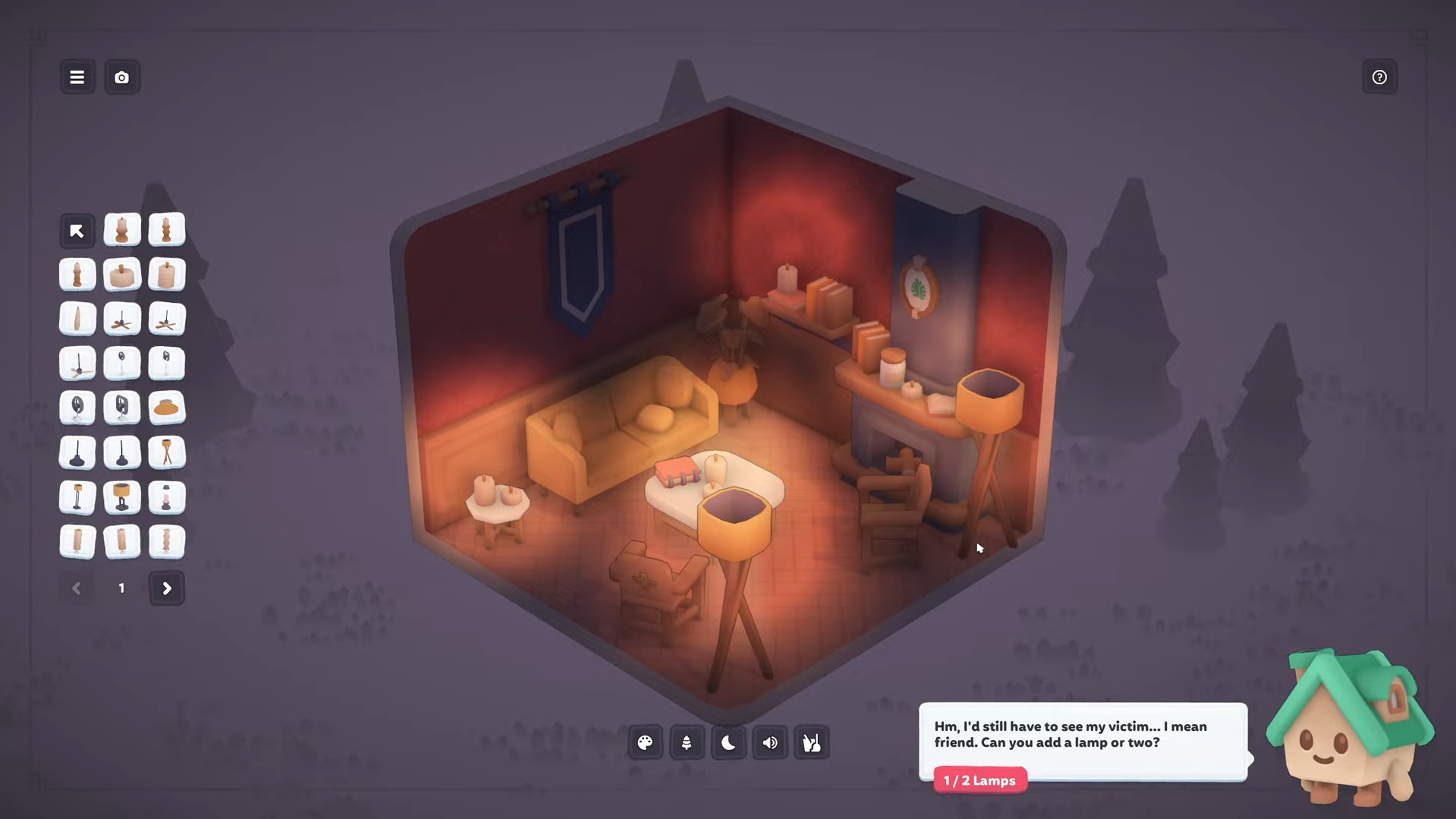Take a photo with the camera button
This screenshot has width=1456, height=819.
click(x=121, y=77)
